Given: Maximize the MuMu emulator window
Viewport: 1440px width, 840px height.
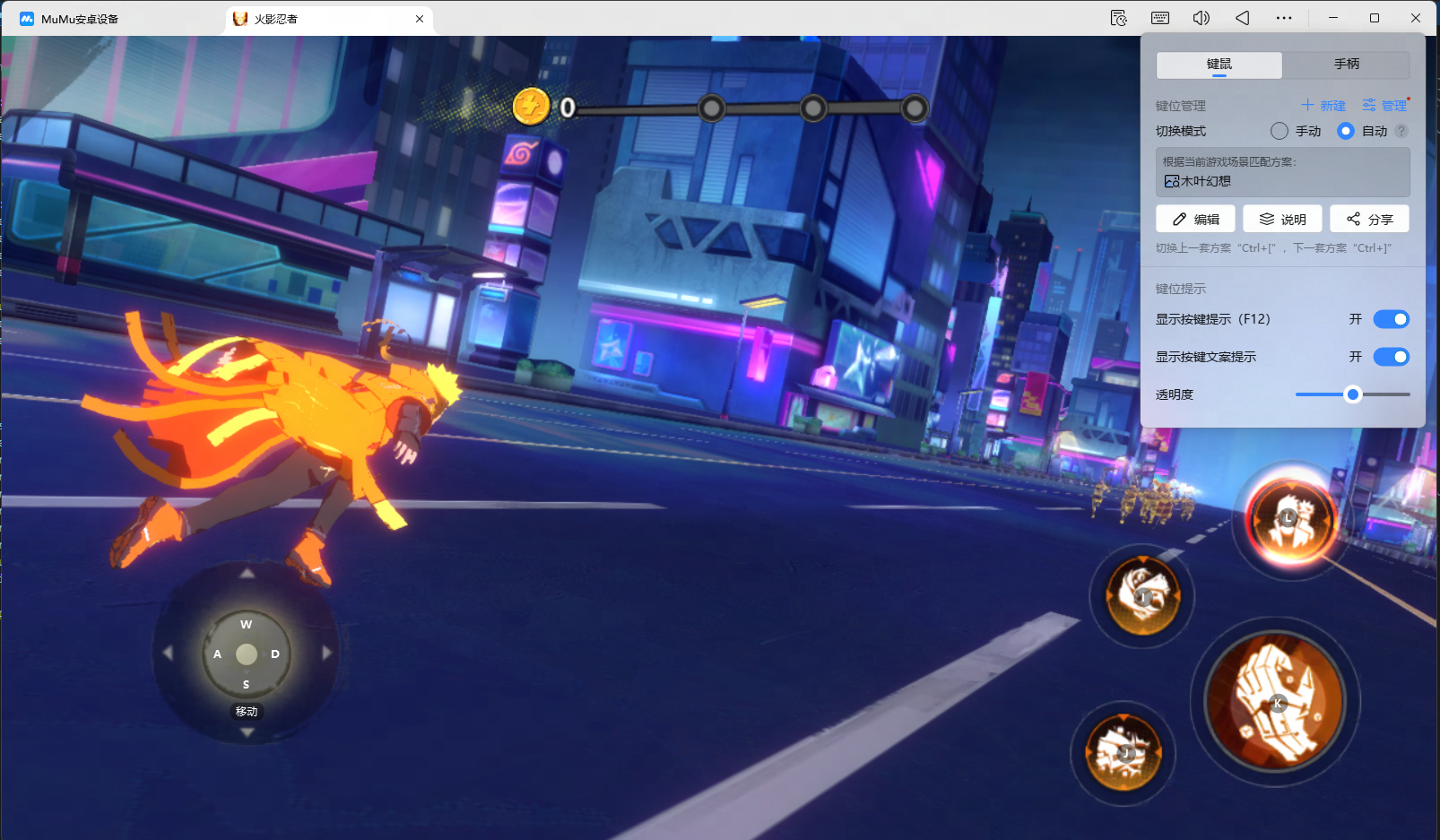Looking at the screenshot, I should [x=1375, y=18].
